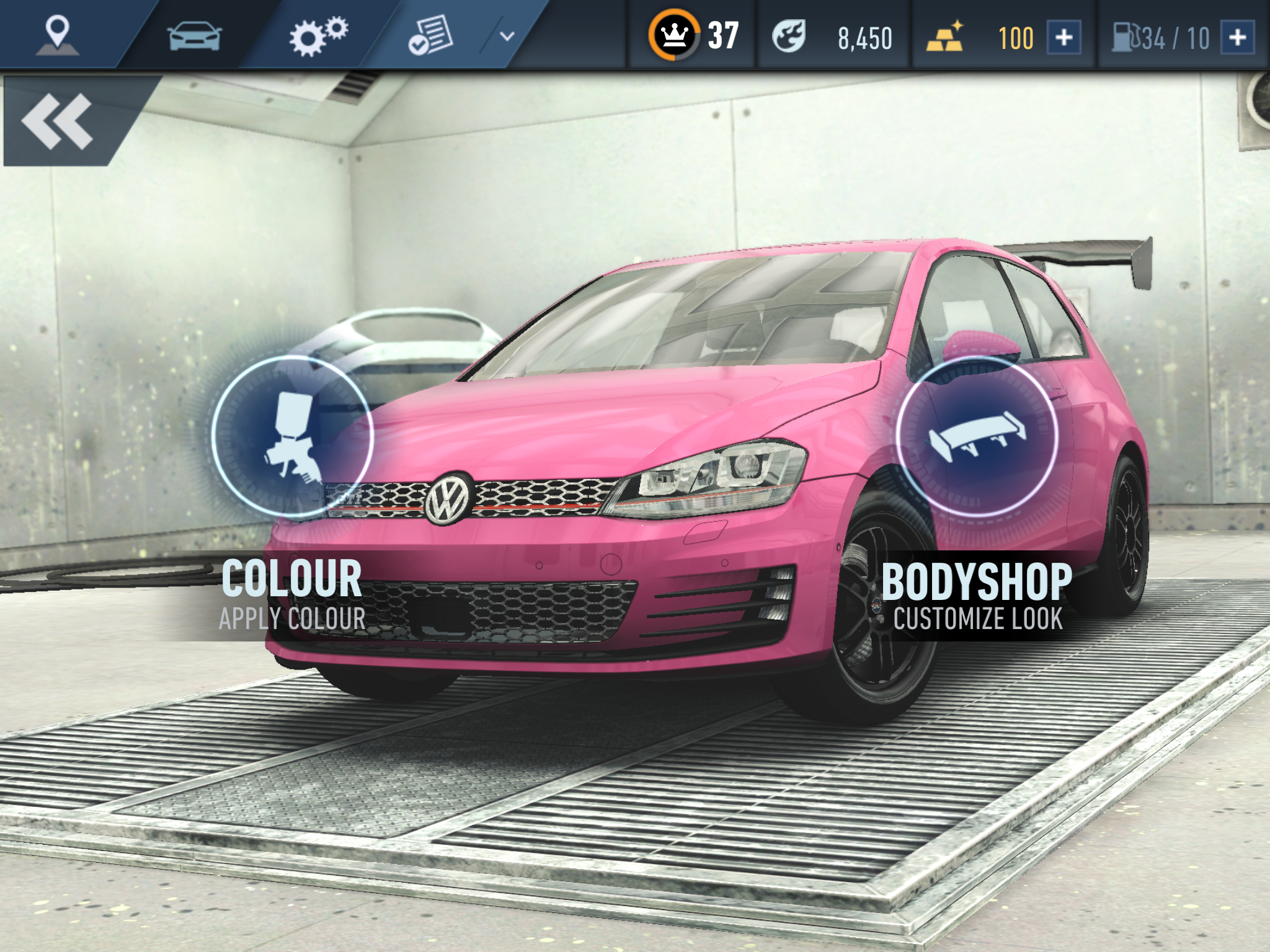Check the 8,450 currency counter
The width and height of the screenshot is (1270, 952).
pyautogui.click(x=864, y=36)
